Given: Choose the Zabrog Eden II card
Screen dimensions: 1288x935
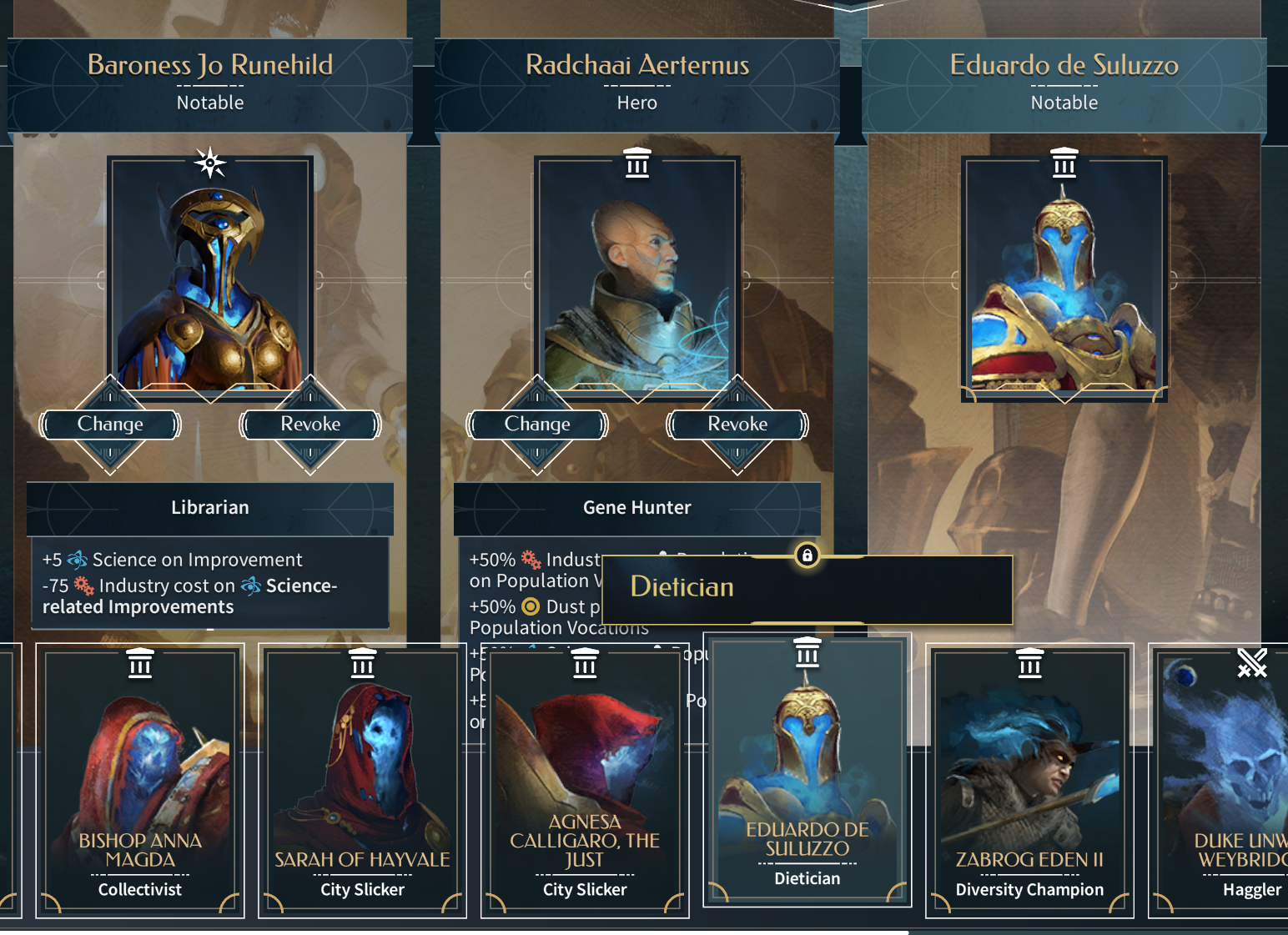Looking at the screenshot, I should (x=1029, y=780).
